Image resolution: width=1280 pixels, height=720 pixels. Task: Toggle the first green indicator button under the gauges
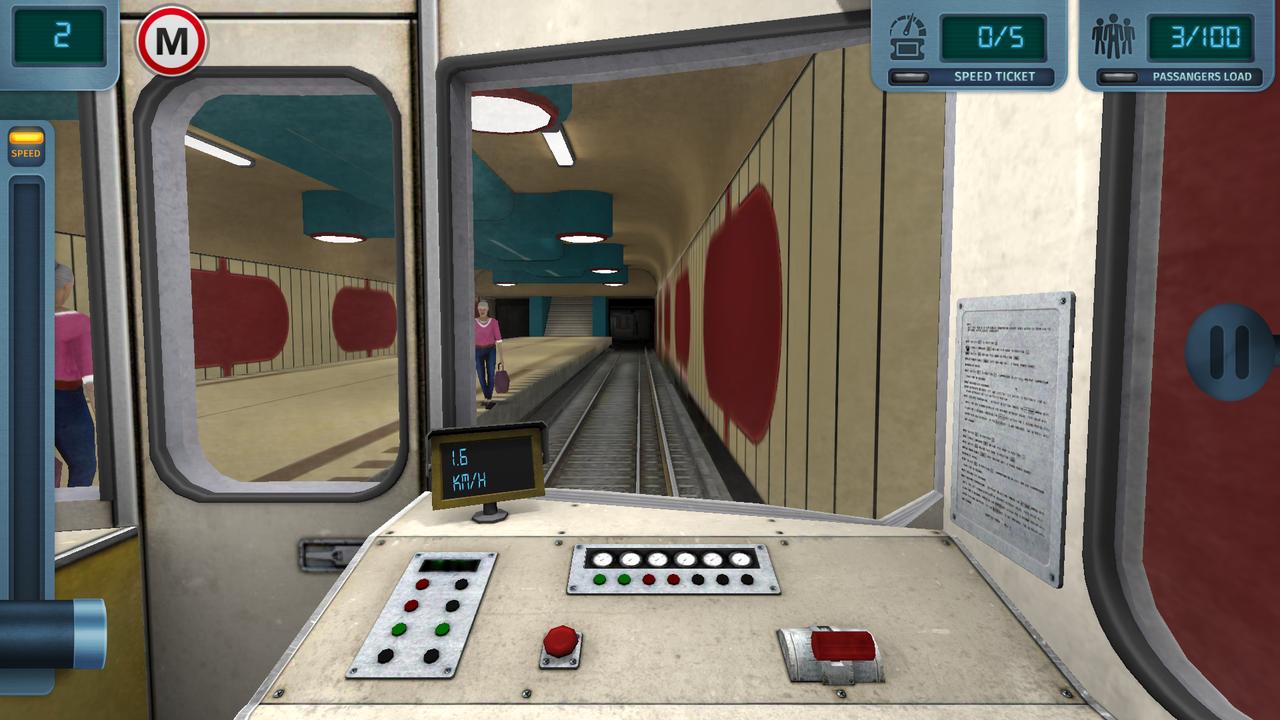tap(600, 579)
